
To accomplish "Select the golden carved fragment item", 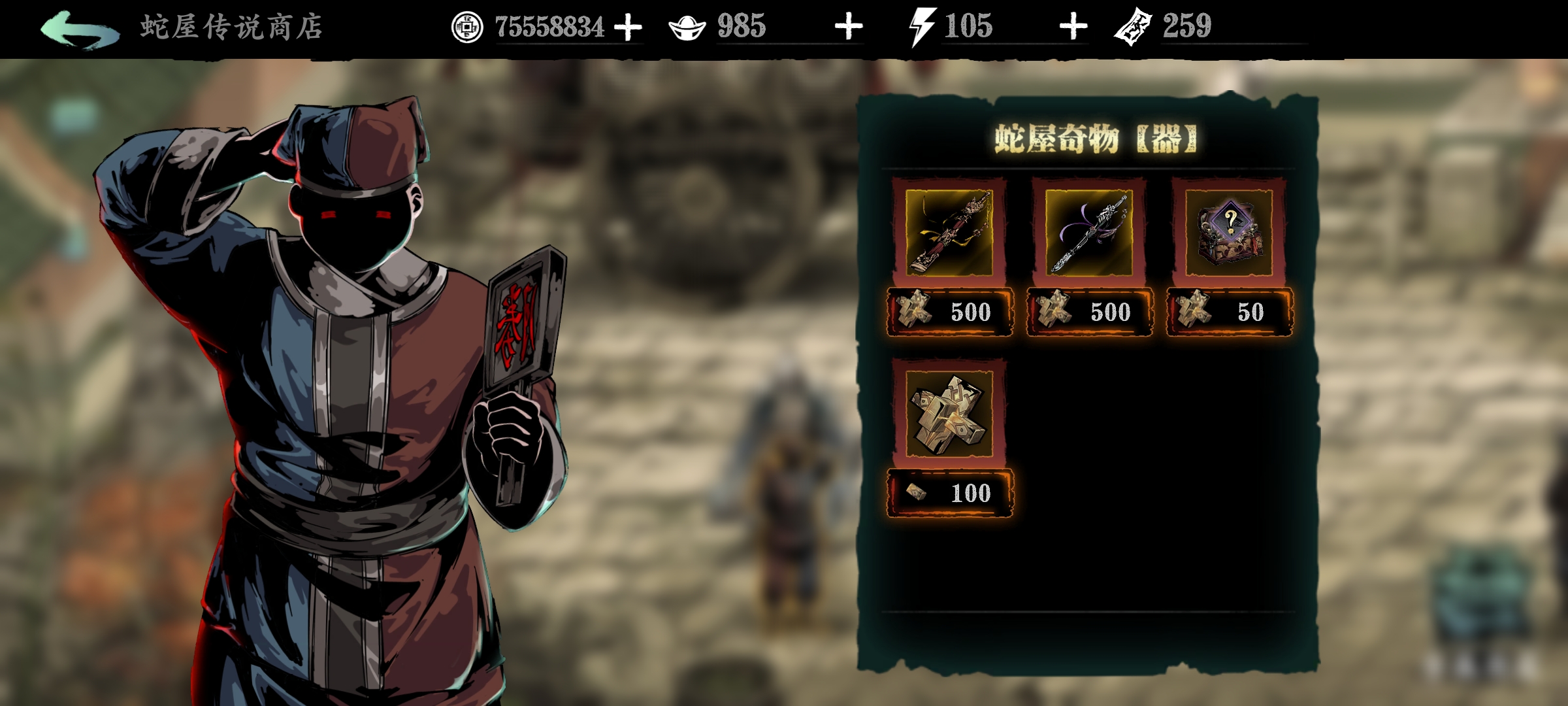I will click(x=949, y=414).
